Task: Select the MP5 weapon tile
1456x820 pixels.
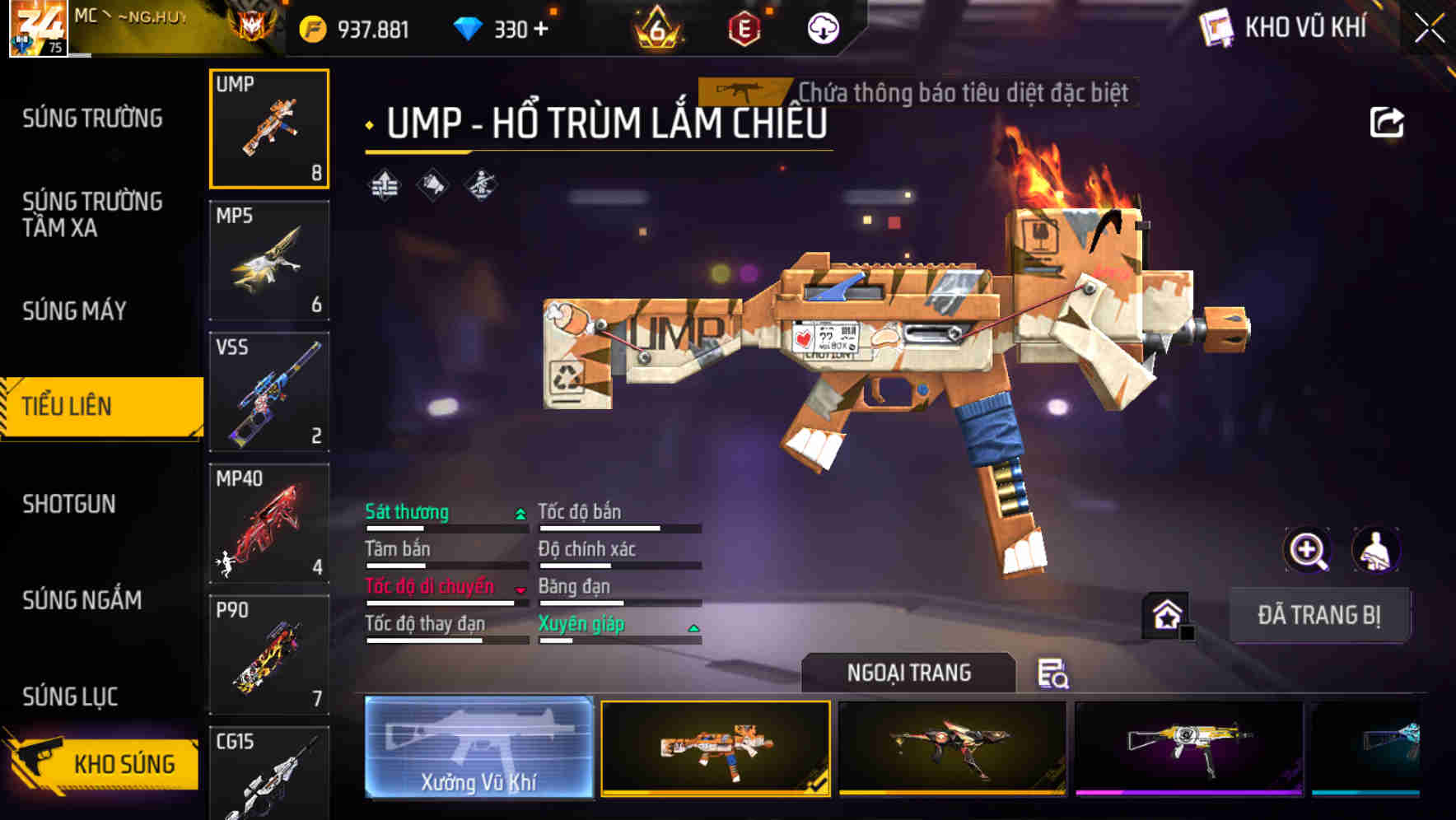Action: (x=269, y=260)
